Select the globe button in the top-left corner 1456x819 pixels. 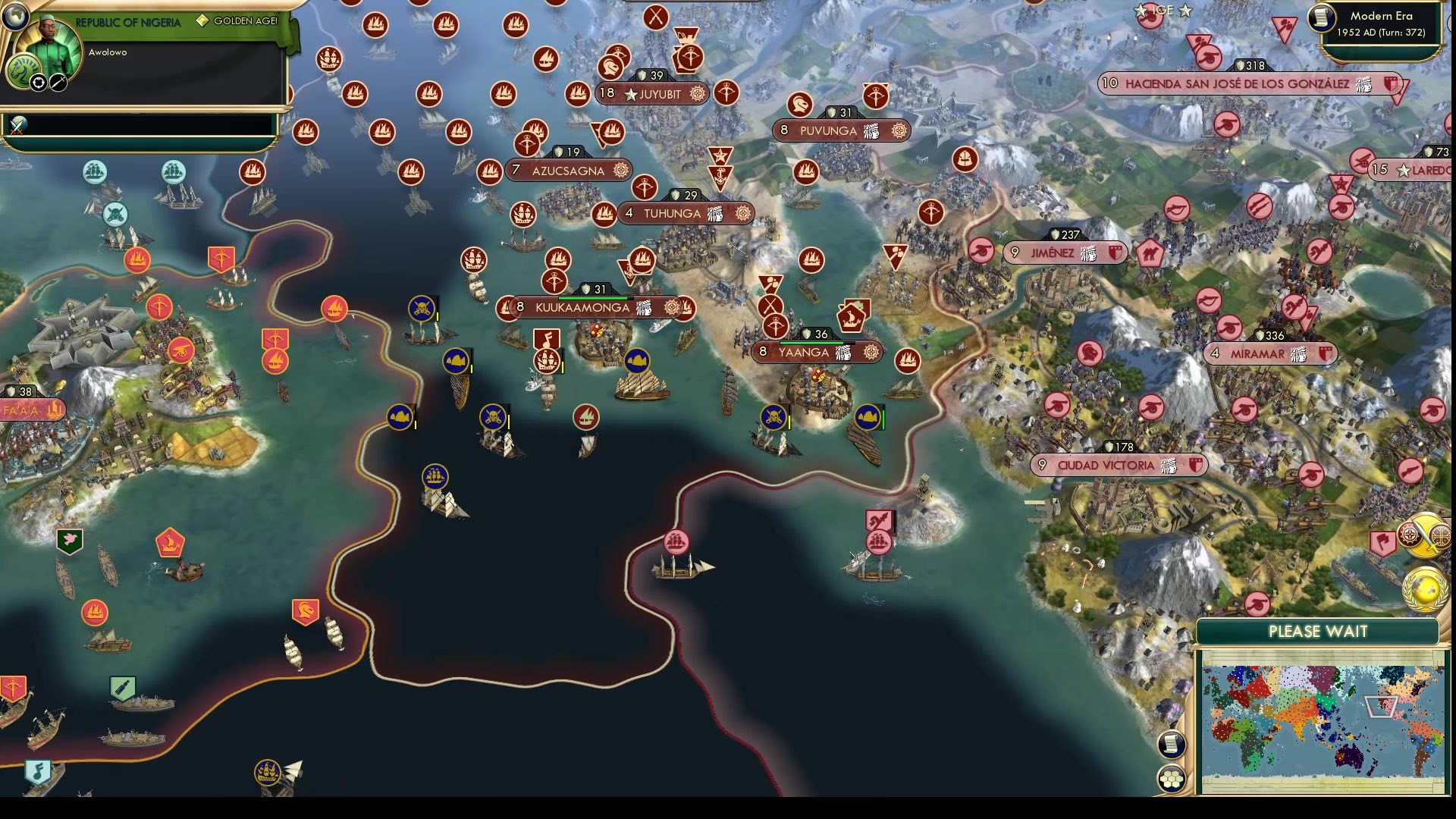point(15,17)
